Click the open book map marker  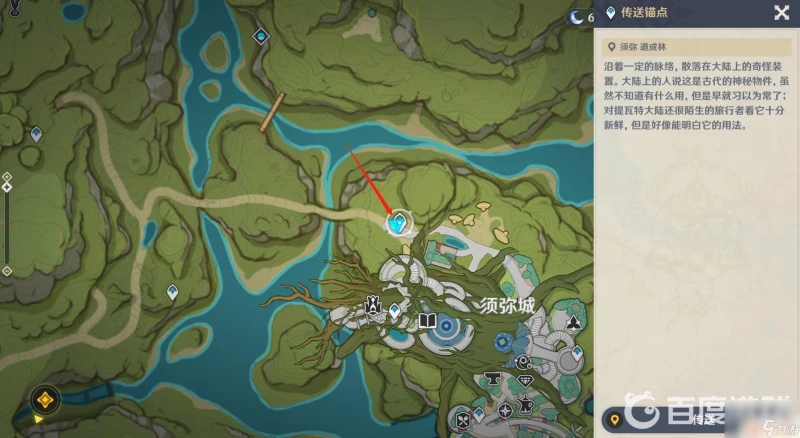[427, 321]
